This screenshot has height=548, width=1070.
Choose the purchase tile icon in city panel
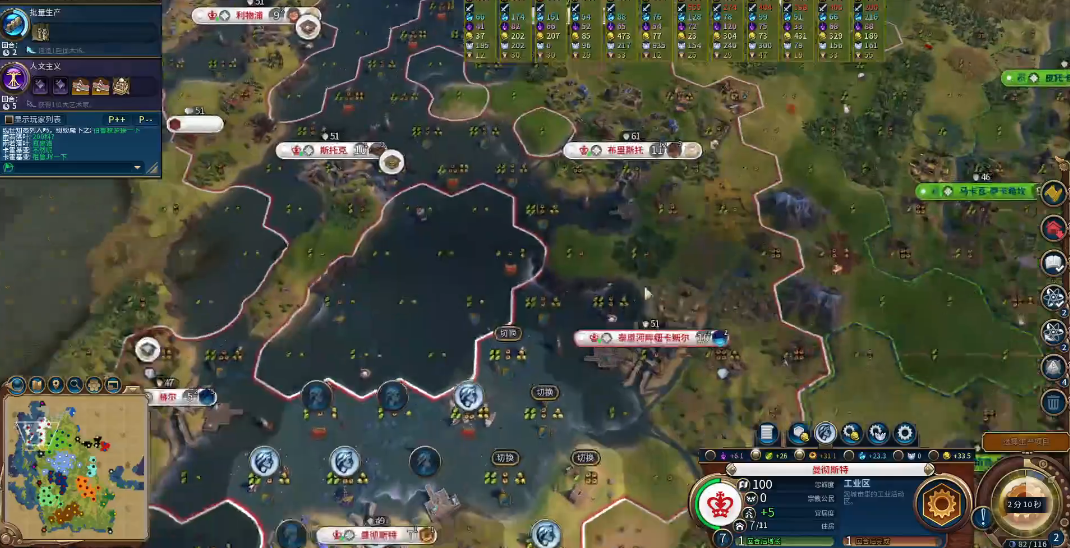[799, 433]
